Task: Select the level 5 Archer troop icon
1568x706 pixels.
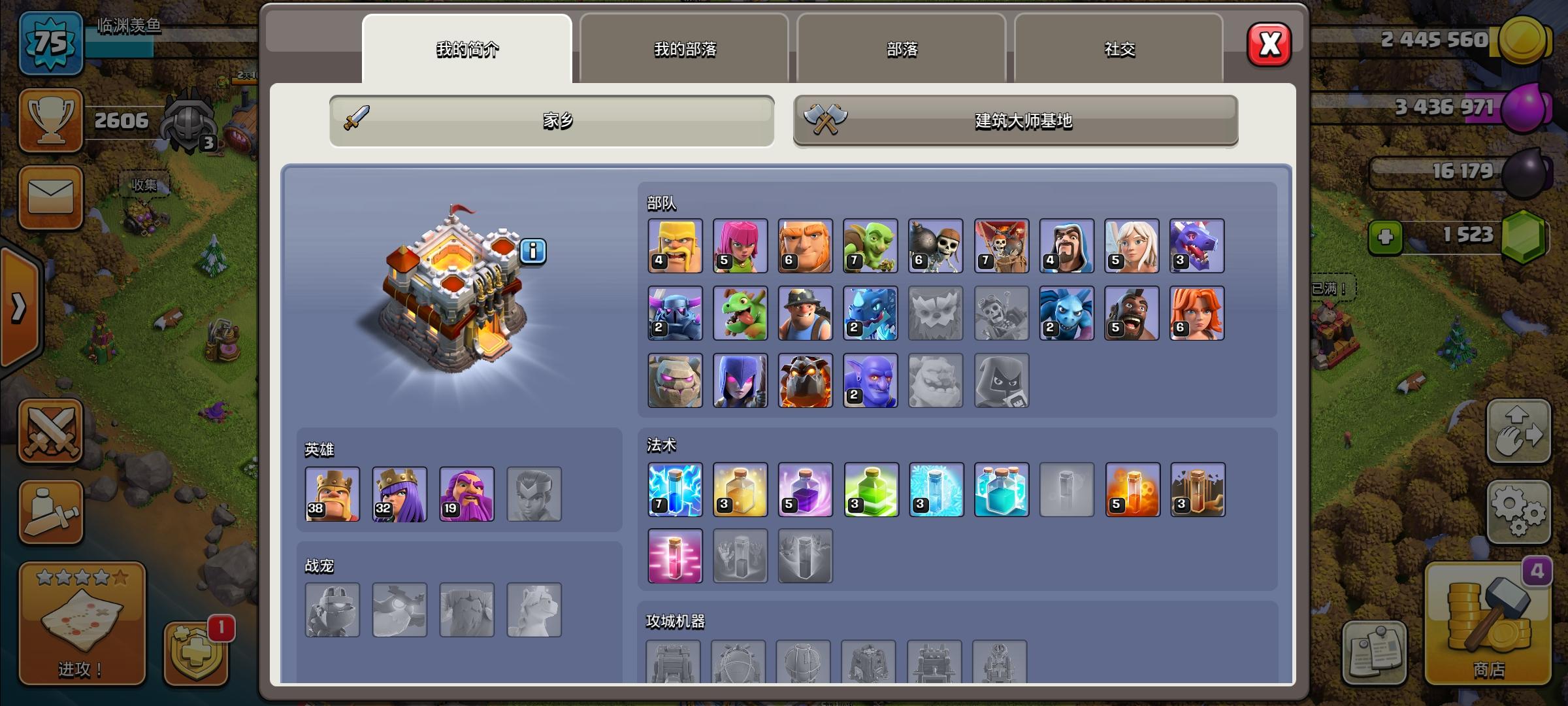Action: click(740, 246)
